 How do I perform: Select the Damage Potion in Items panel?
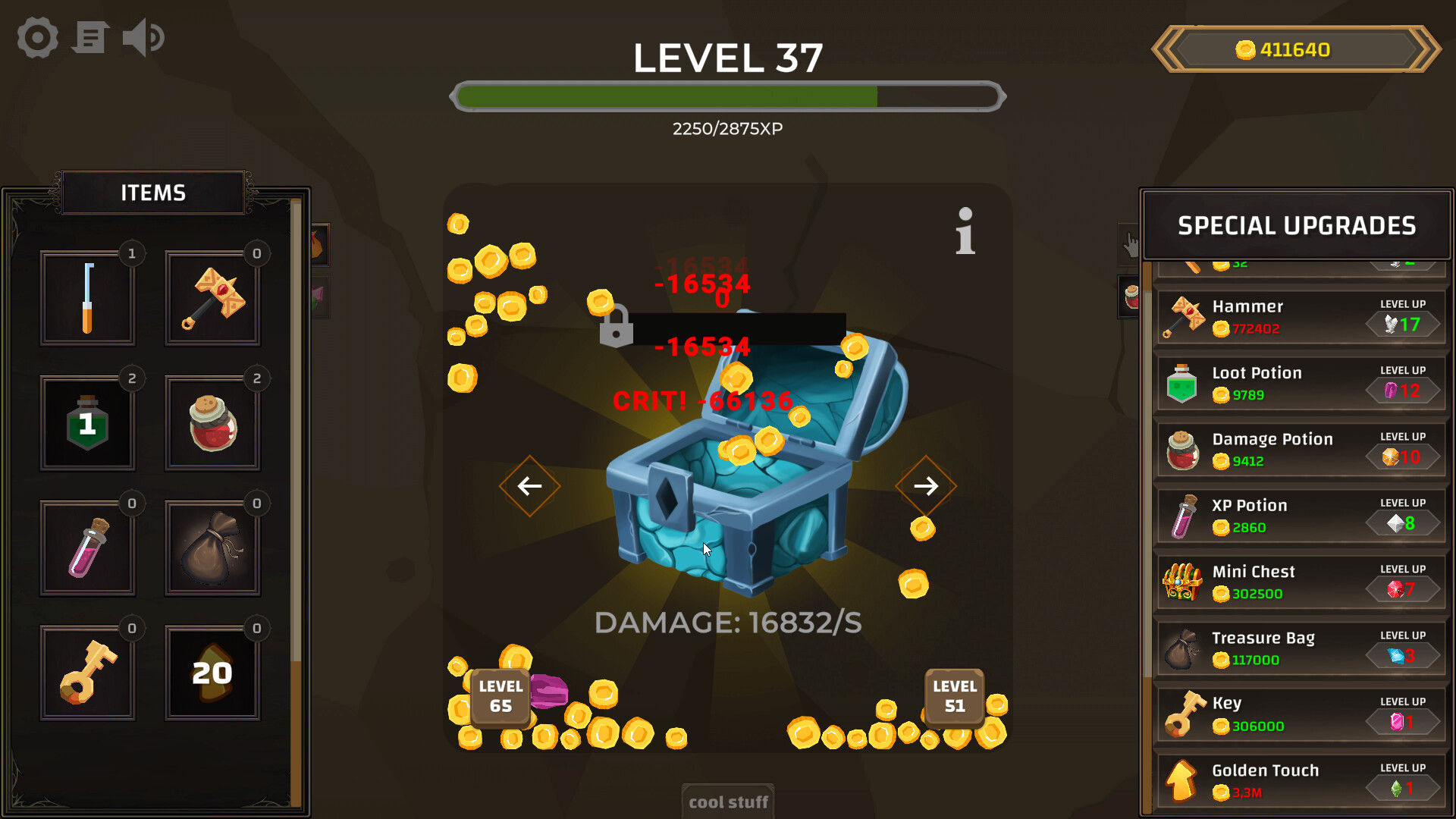point(212,422)
